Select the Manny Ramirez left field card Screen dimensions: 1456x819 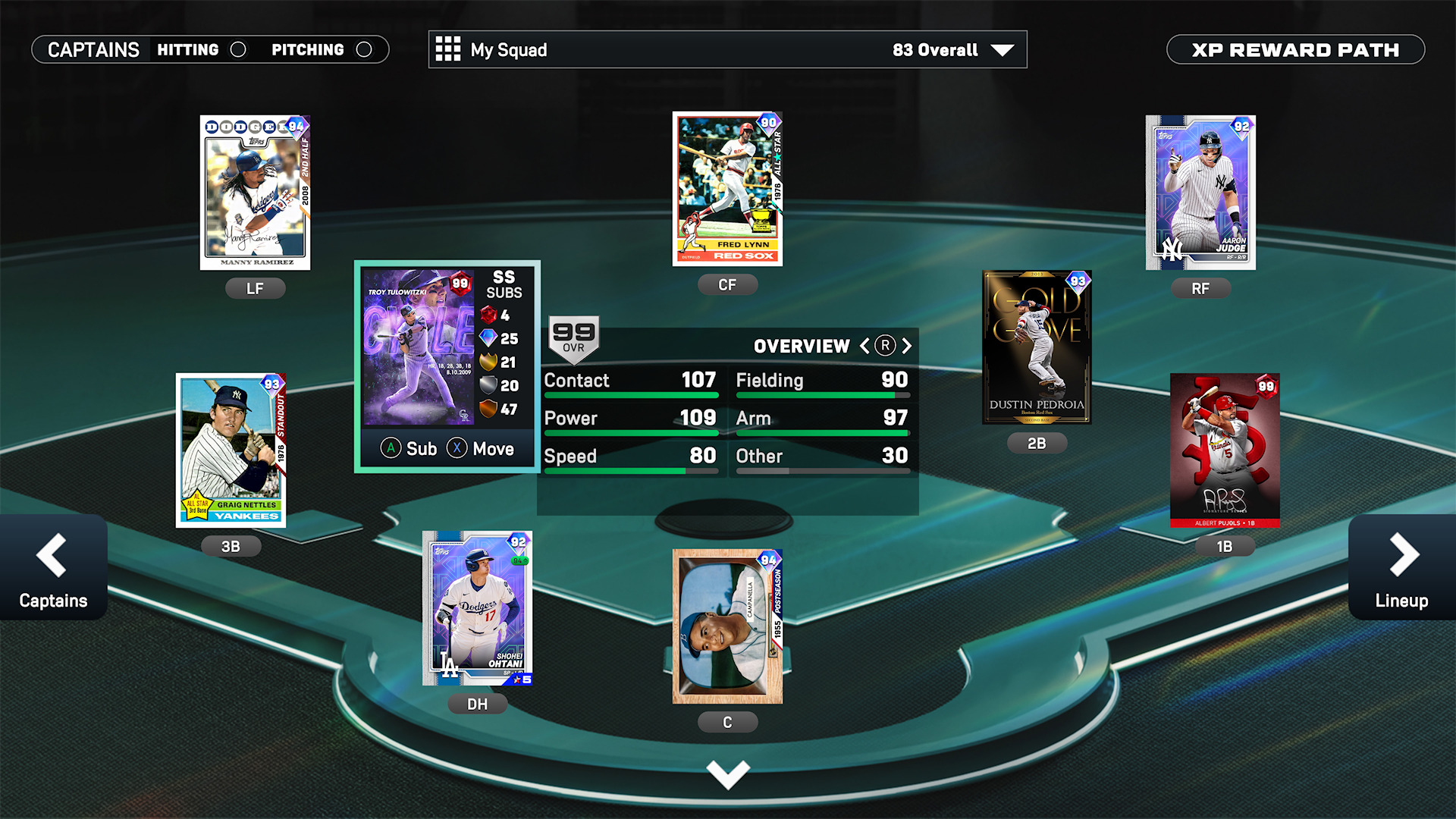click(255, 193)
